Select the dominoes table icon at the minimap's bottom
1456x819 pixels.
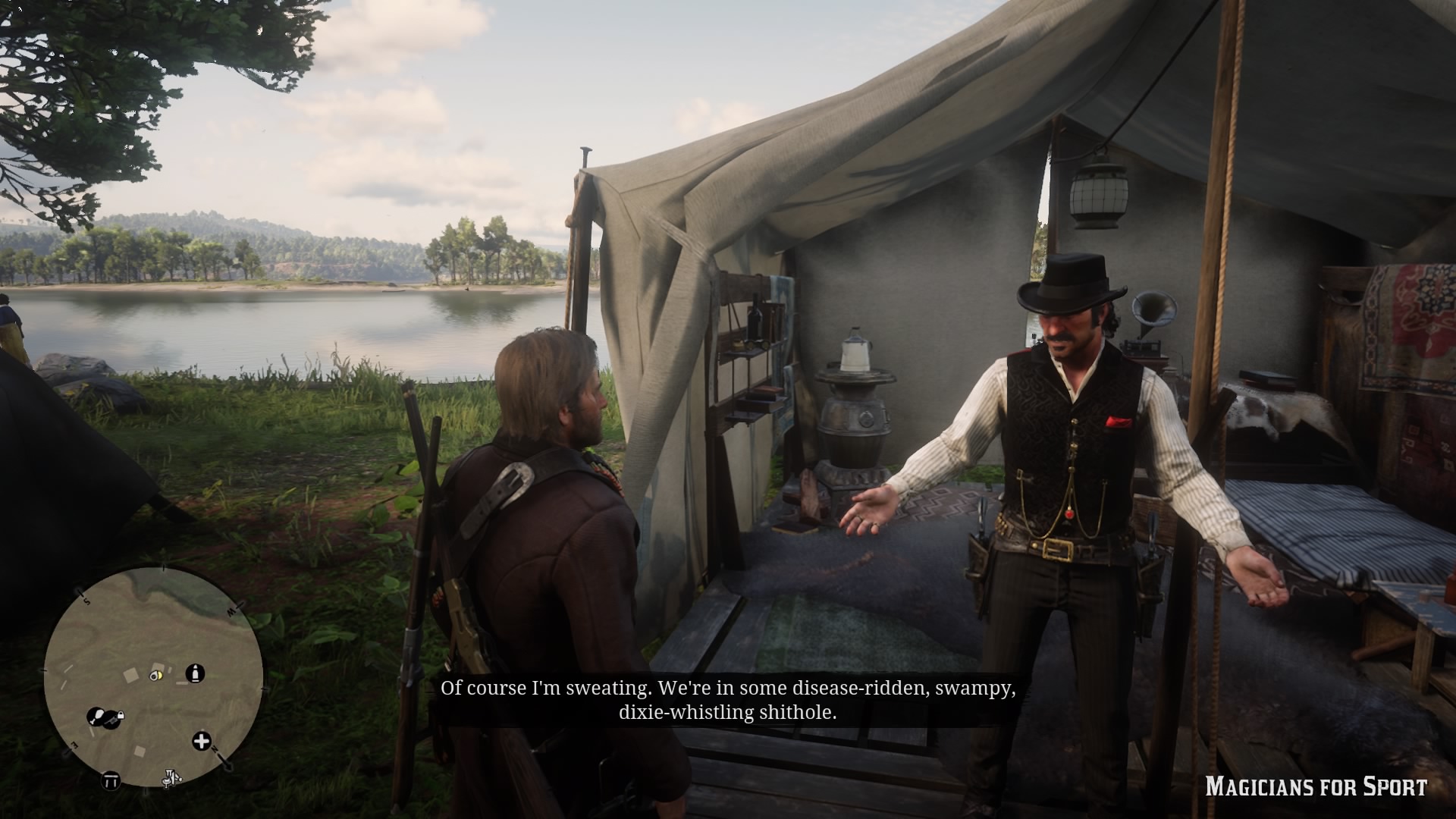click(x=110, y=781)
